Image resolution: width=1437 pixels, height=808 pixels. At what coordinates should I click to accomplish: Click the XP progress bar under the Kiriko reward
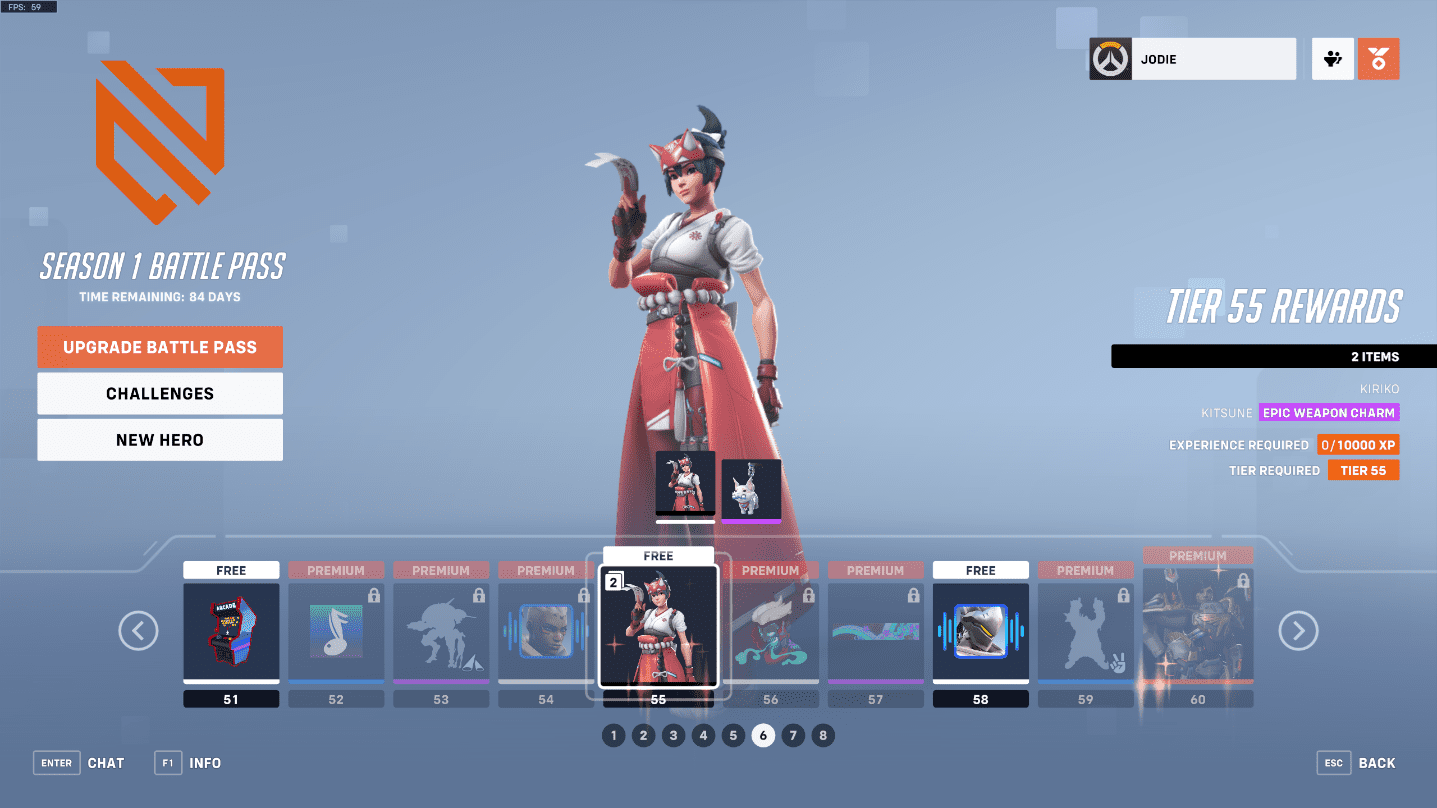(685, 519)
